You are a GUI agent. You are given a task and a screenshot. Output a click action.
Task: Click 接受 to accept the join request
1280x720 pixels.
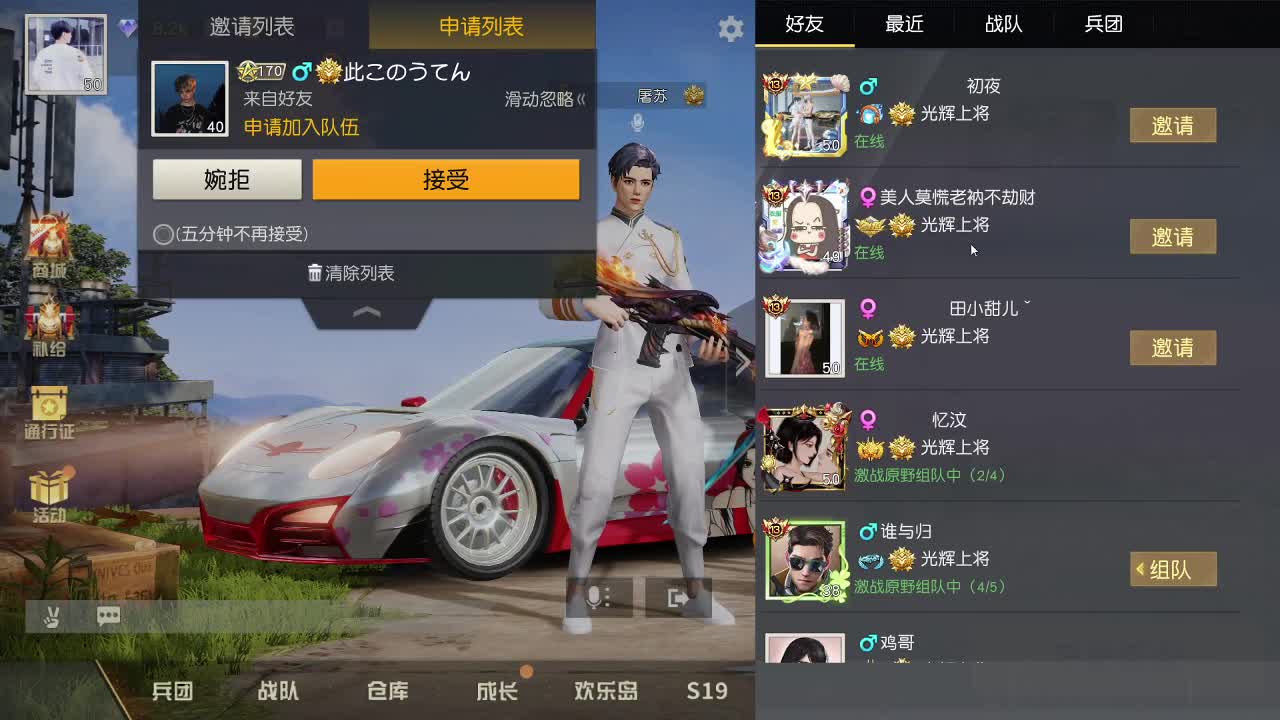[446, 180]
